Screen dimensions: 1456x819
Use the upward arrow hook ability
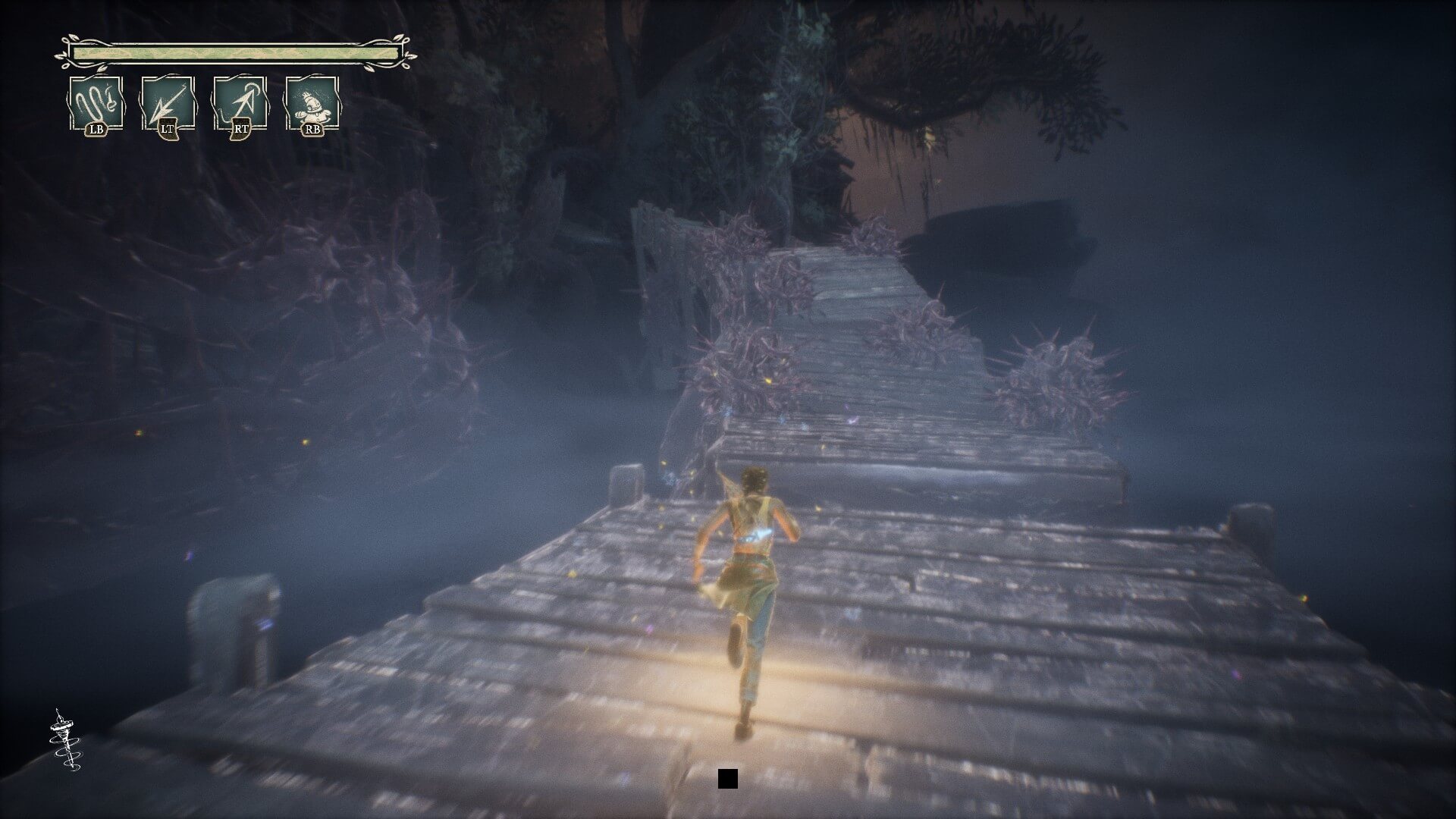tap(240, 103)
